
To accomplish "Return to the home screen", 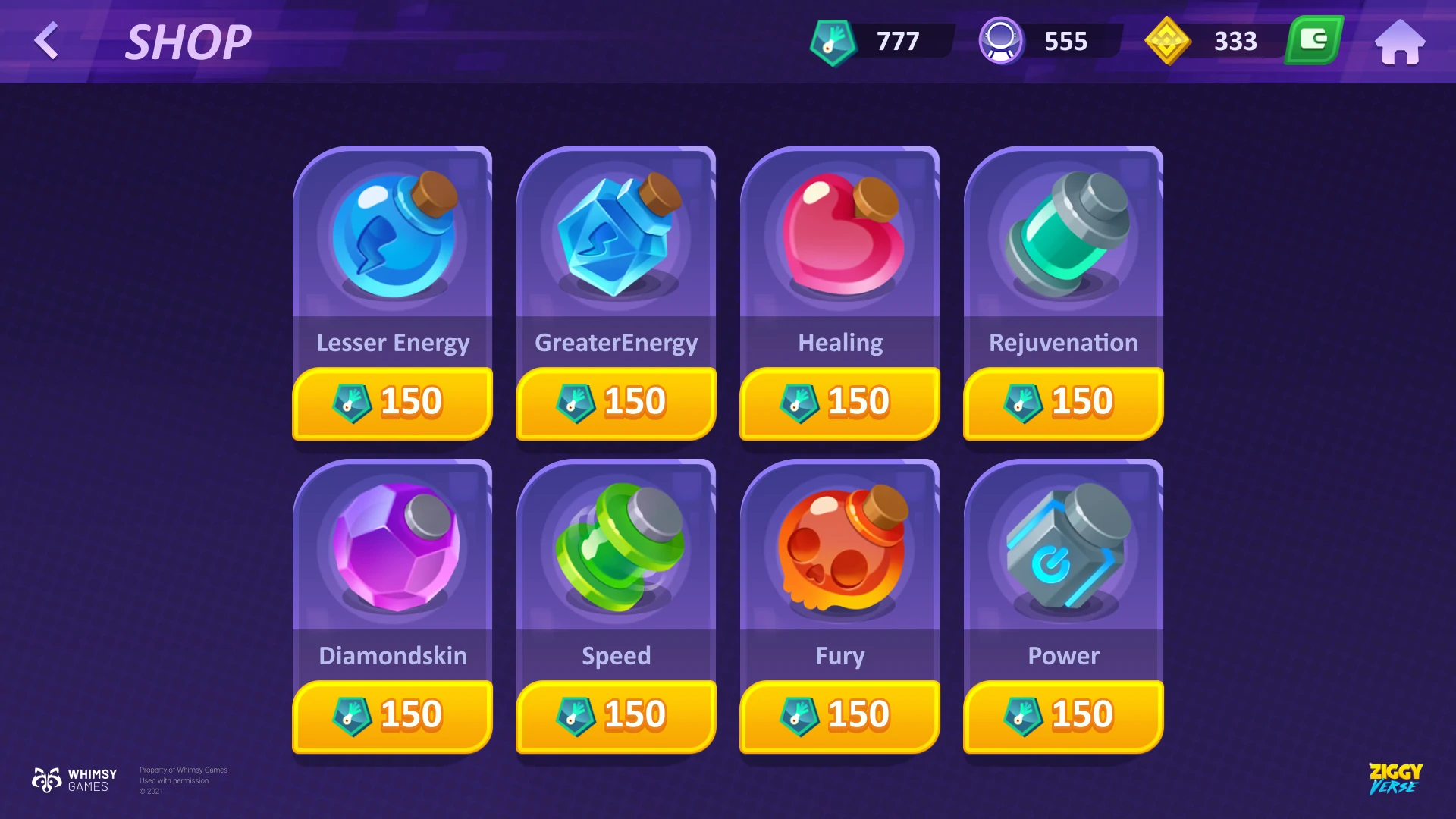I will point(1399,42).
